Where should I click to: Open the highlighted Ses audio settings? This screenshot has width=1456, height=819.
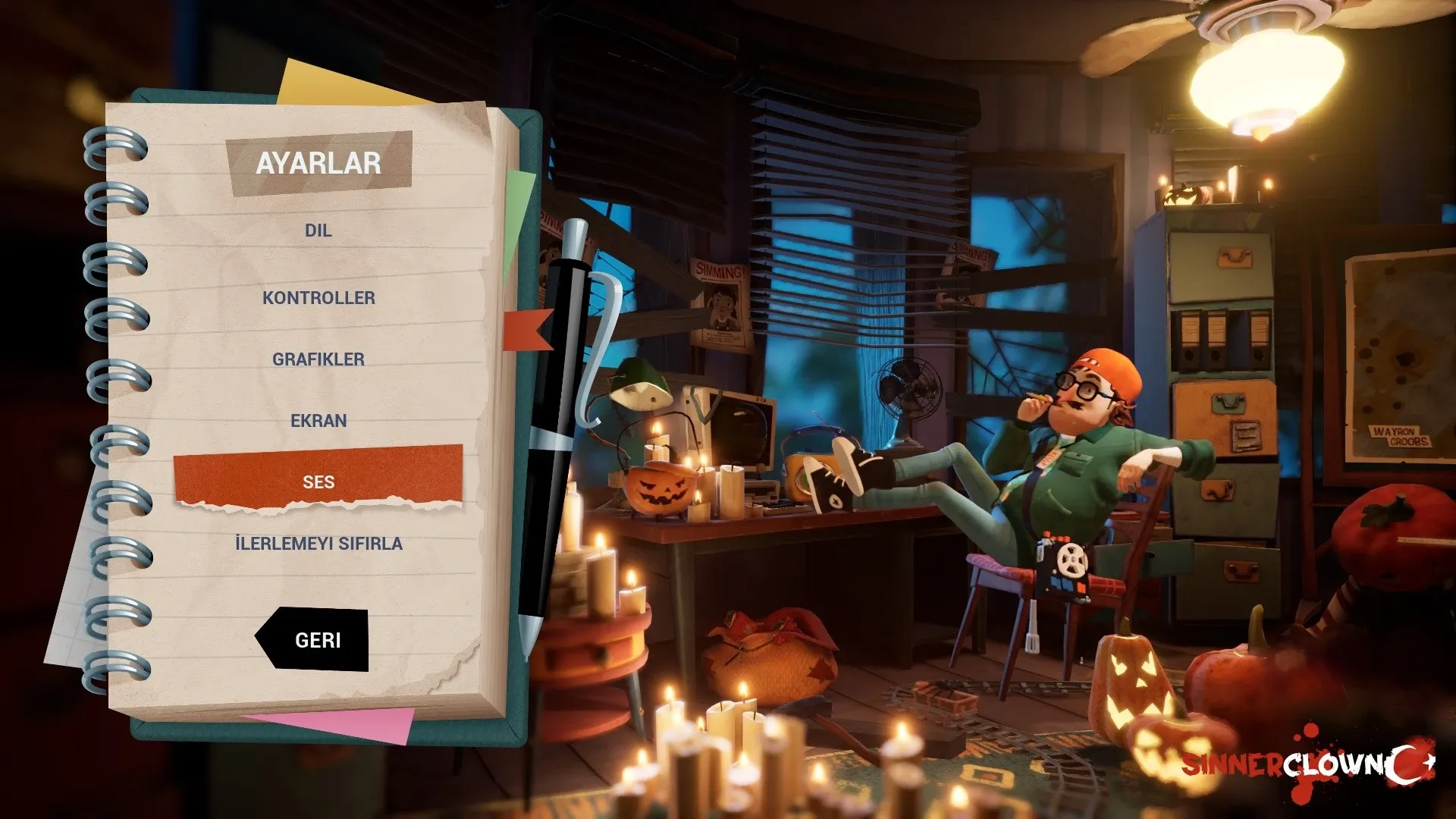click(x=318, y=480)
